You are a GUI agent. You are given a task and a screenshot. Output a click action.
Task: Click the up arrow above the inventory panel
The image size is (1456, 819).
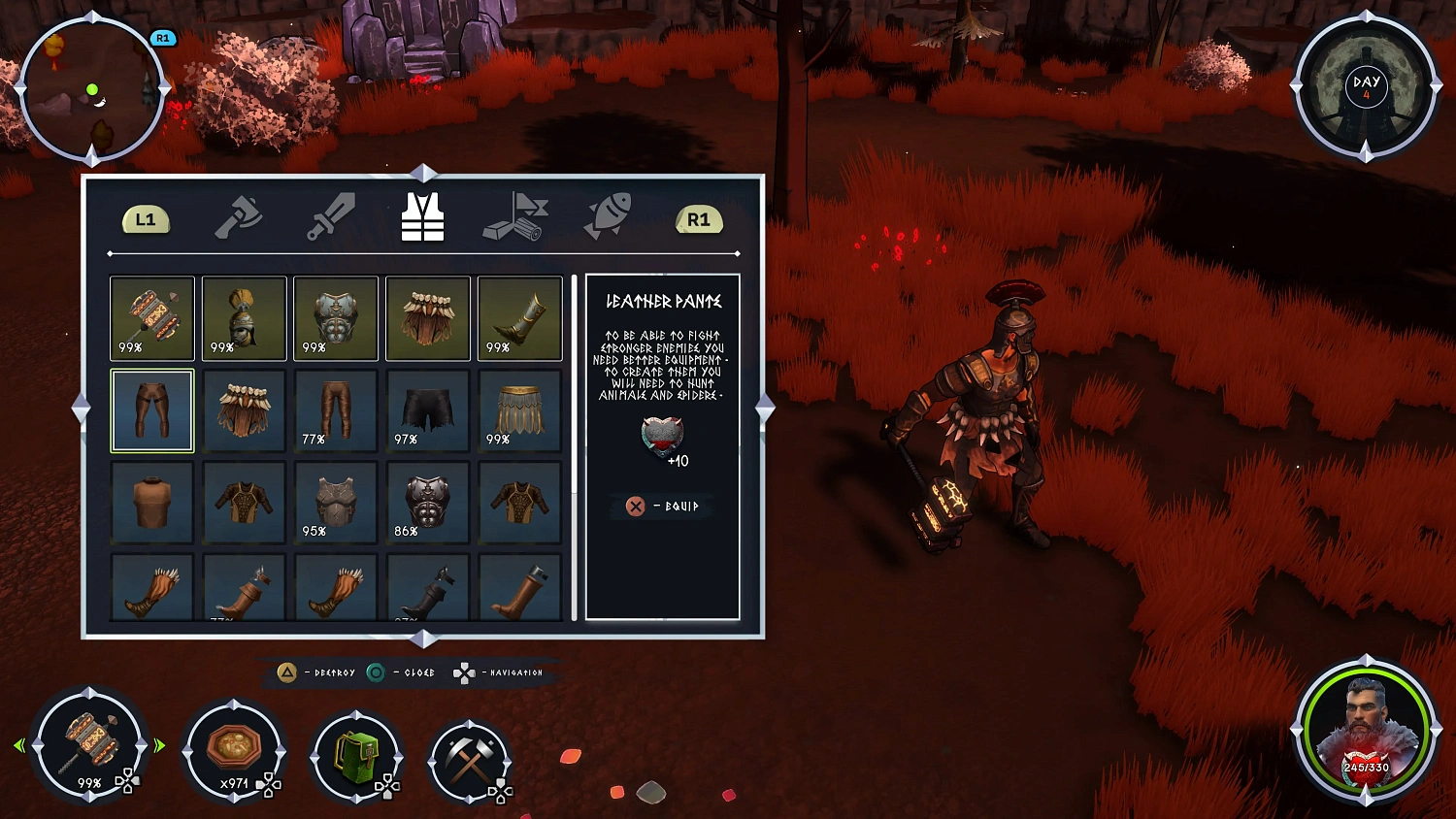pos(424,175)
